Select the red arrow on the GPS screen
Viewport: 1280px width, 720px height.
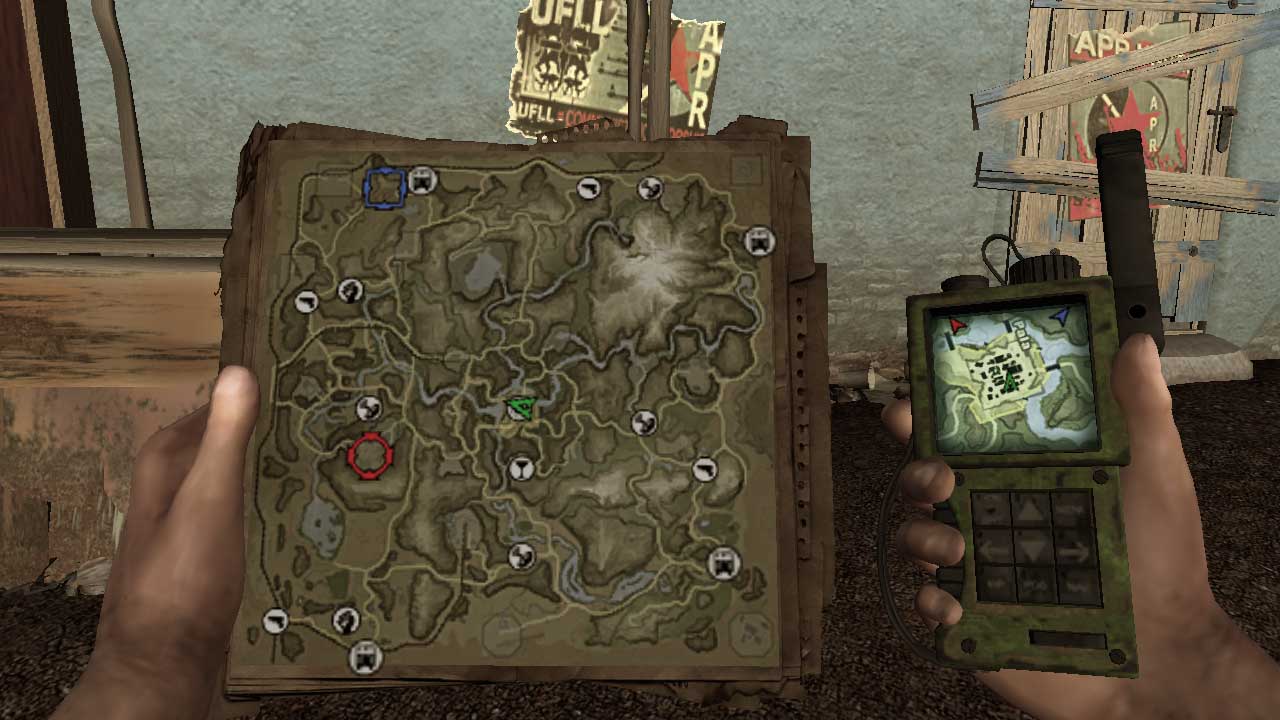[x=958, y=325]
